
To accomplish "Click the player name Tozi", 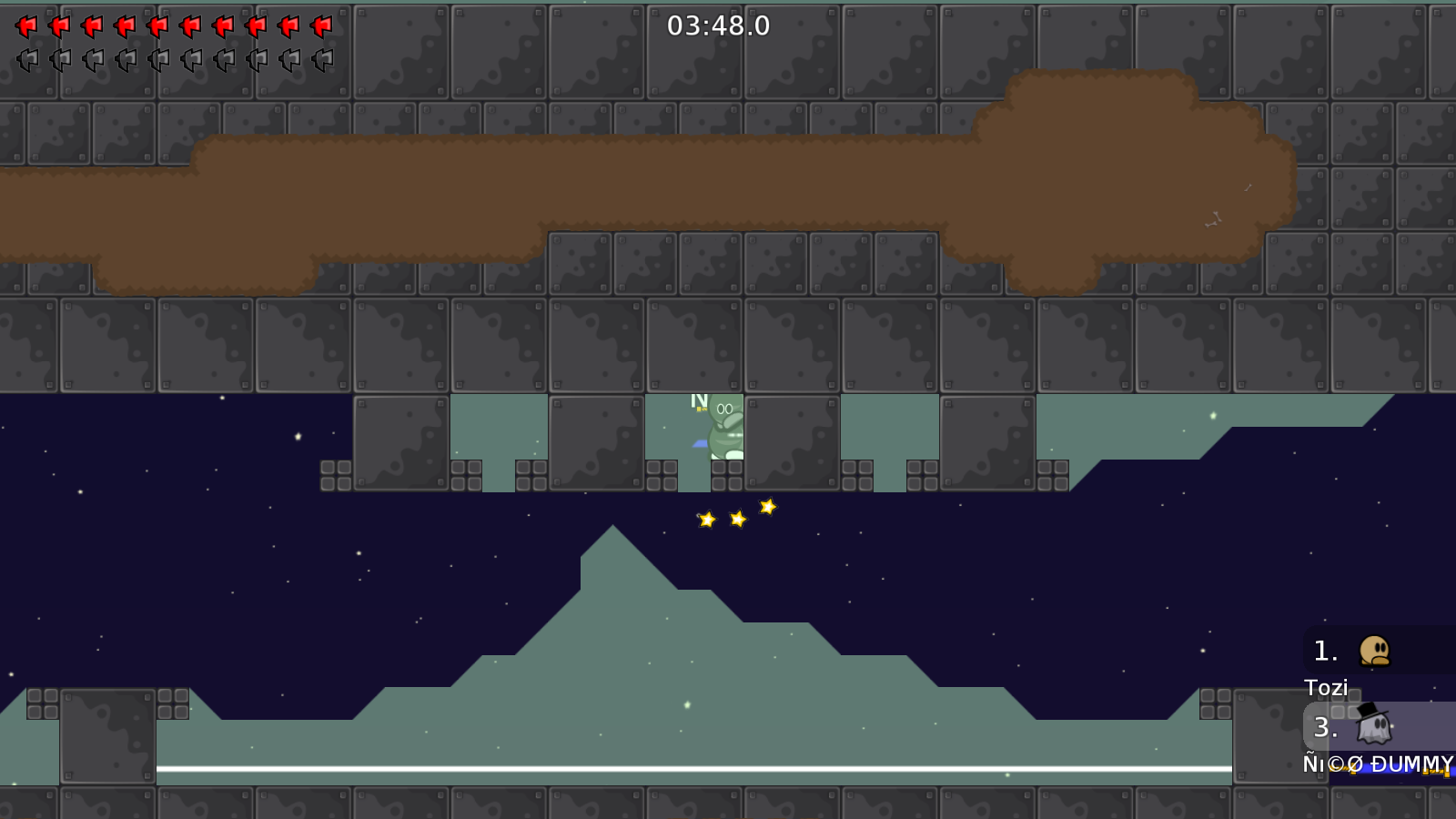I will [x=1327, y=688].
